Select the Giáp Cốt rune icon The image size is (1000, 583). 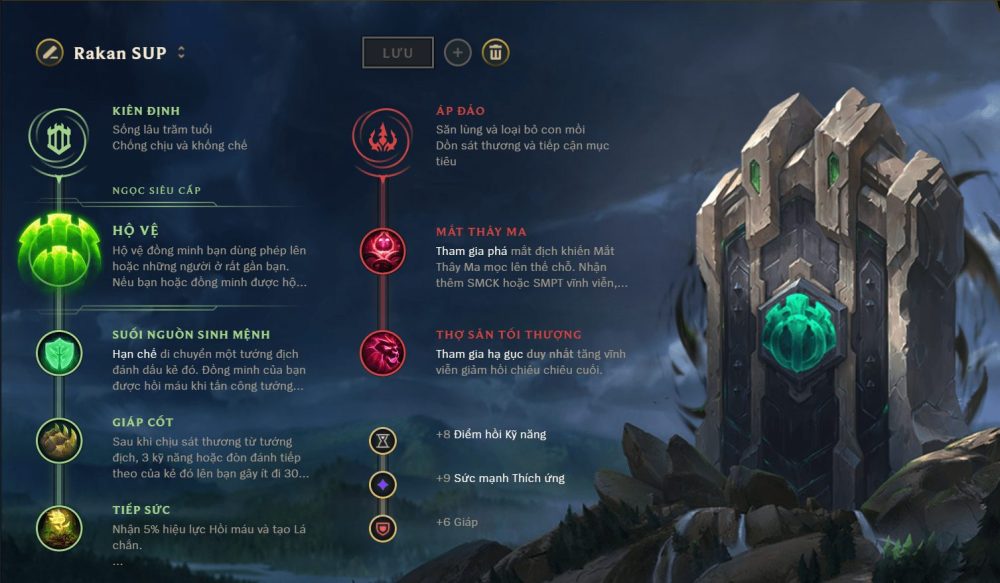[59, 439]
